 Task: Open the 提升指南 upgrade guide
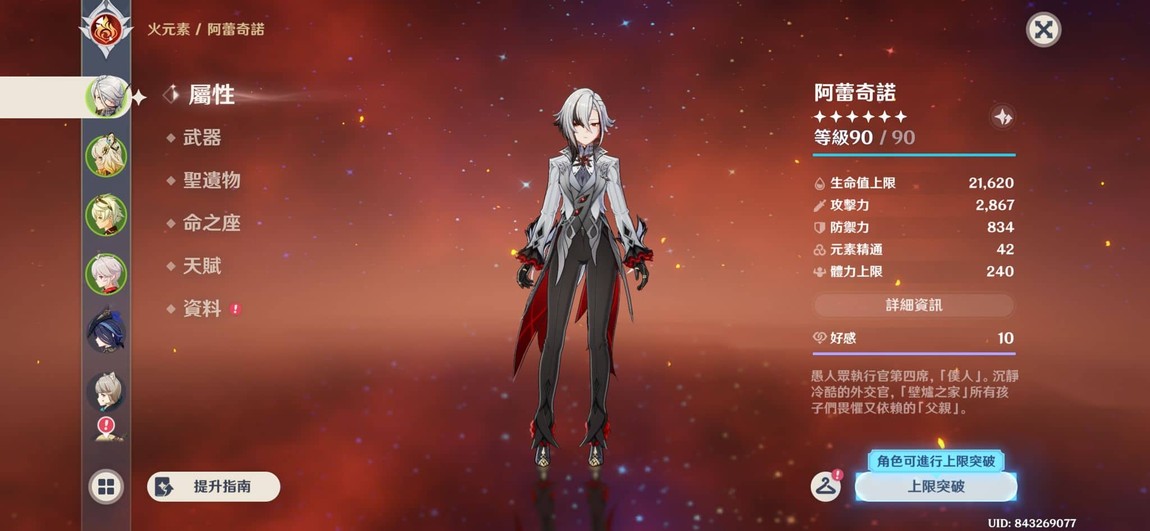coord(213,487)
